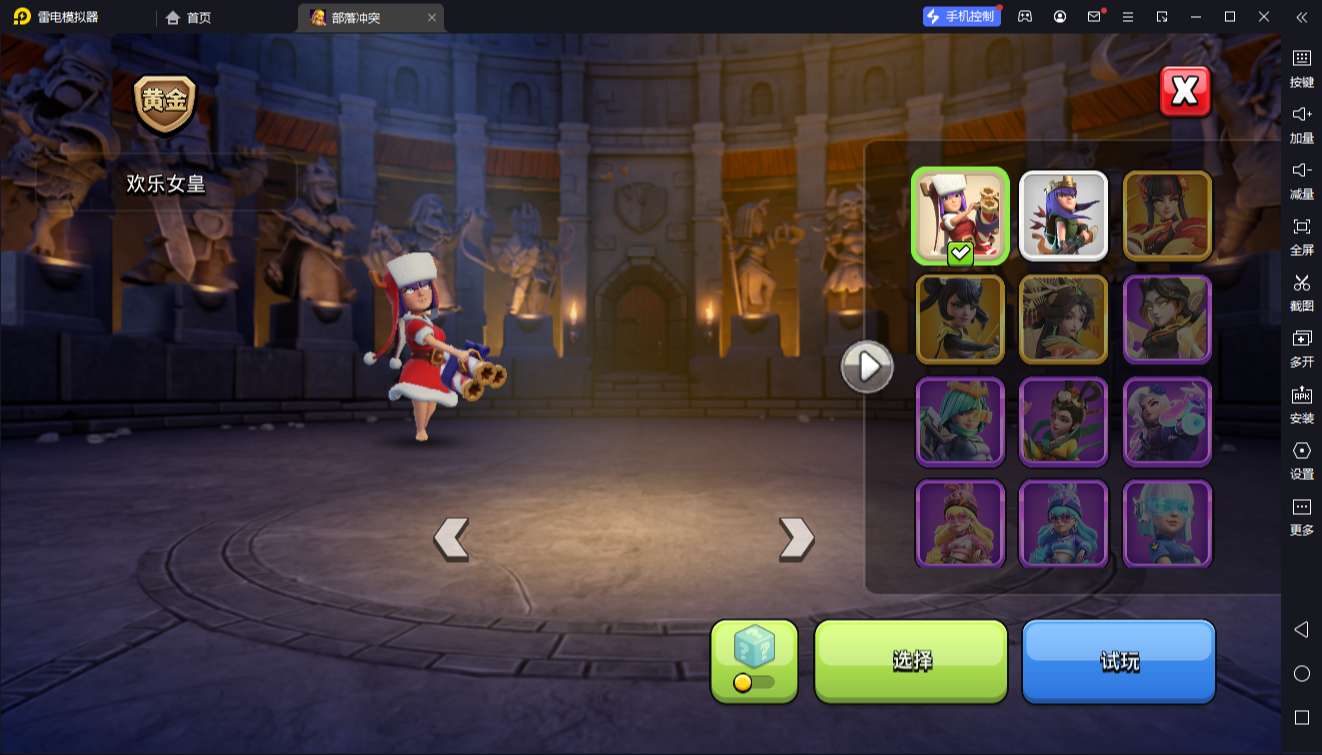Screen dimensions: 1322x755
Task: Rotate character with left arrow
Action: click(451, 539)
